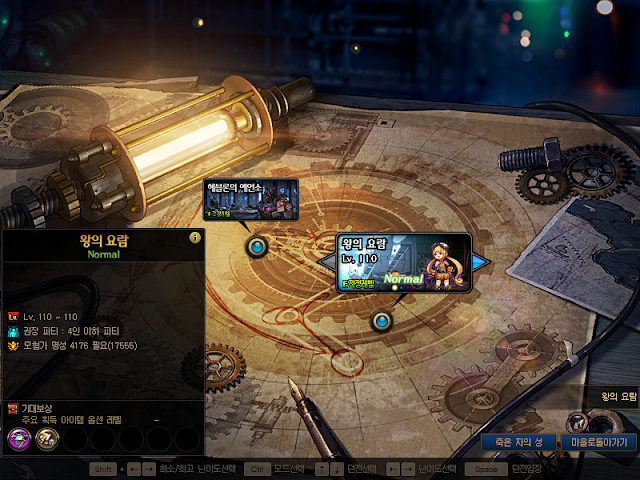The image size is (640, 480).
Task: Raise difficulty with the blue right arrow
Action: 481,262
